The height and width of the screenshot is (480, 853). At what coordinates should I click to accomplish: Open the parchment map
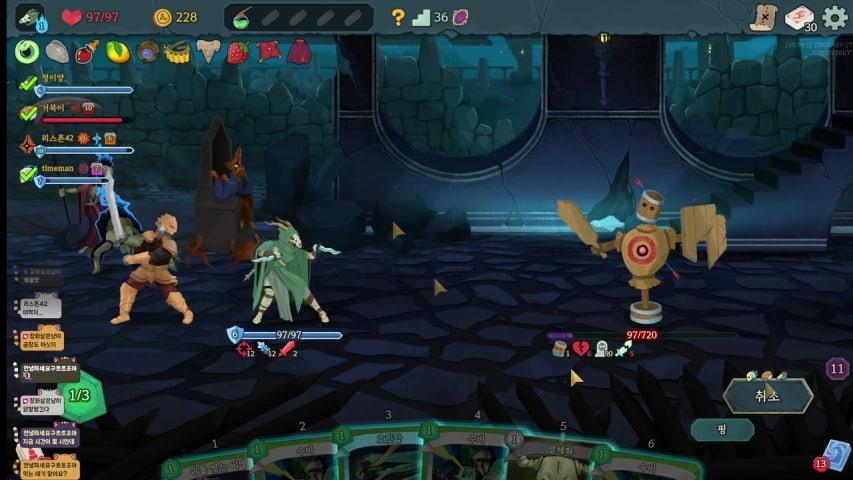(764, 18)
